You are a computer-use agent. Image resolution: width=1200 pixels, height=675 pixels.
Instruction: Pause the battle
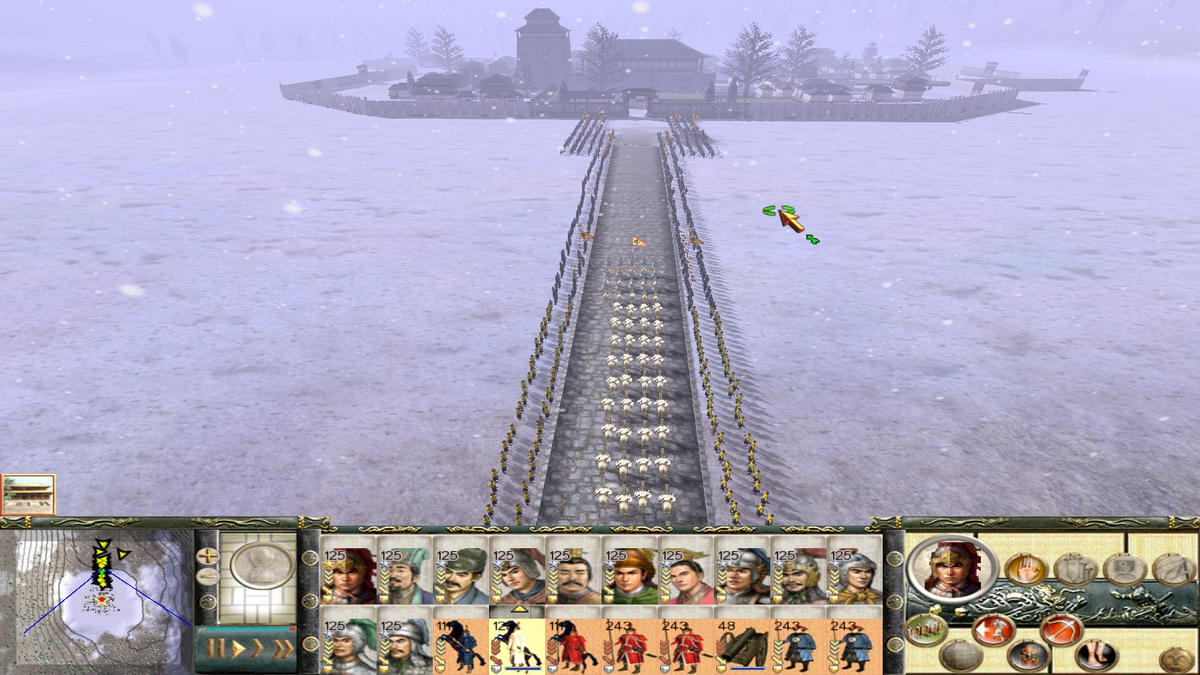pyautogui.click(x=215, y=650)
